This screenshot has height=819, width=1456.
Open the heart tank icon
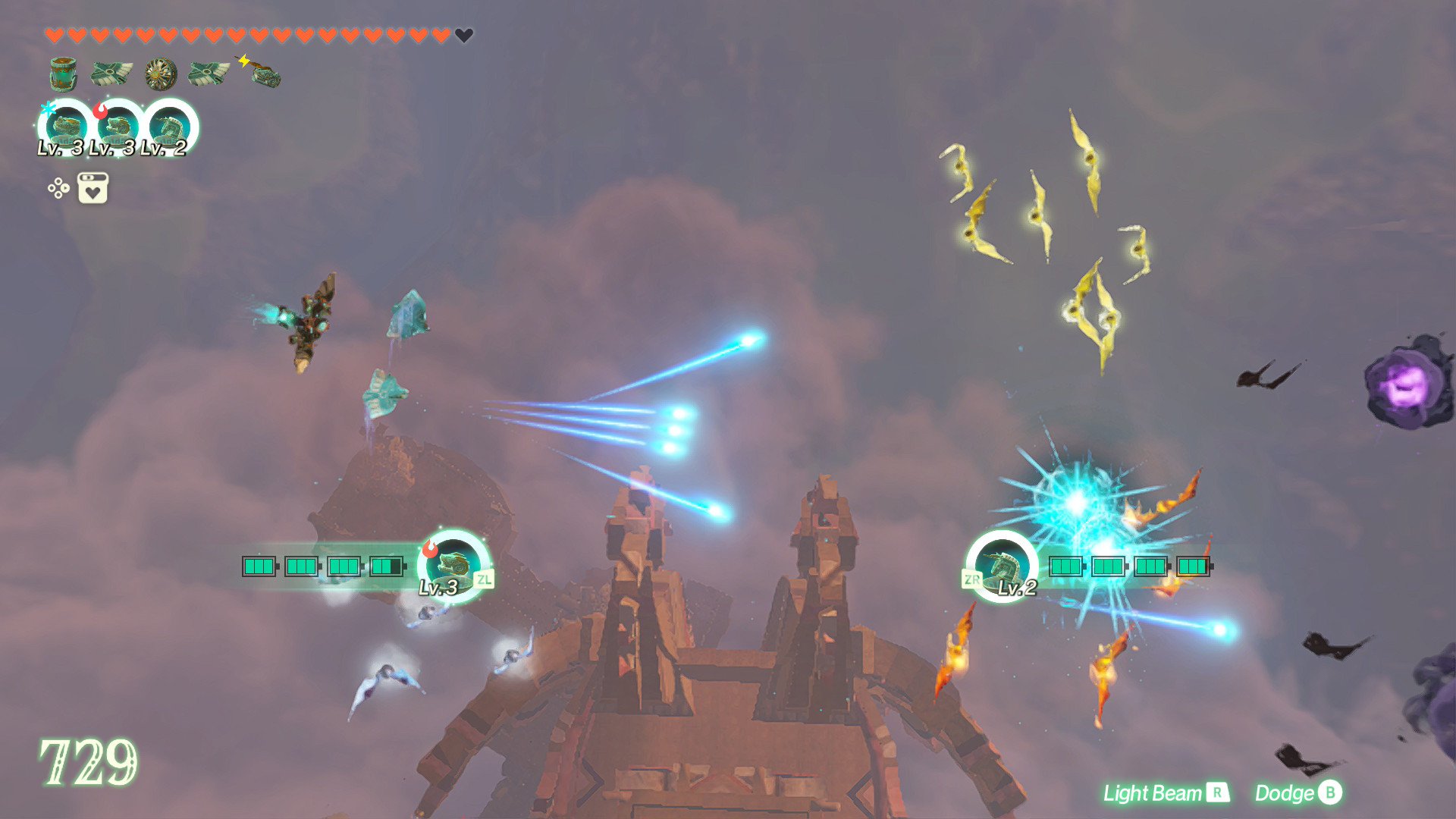[x=93, y=188]
